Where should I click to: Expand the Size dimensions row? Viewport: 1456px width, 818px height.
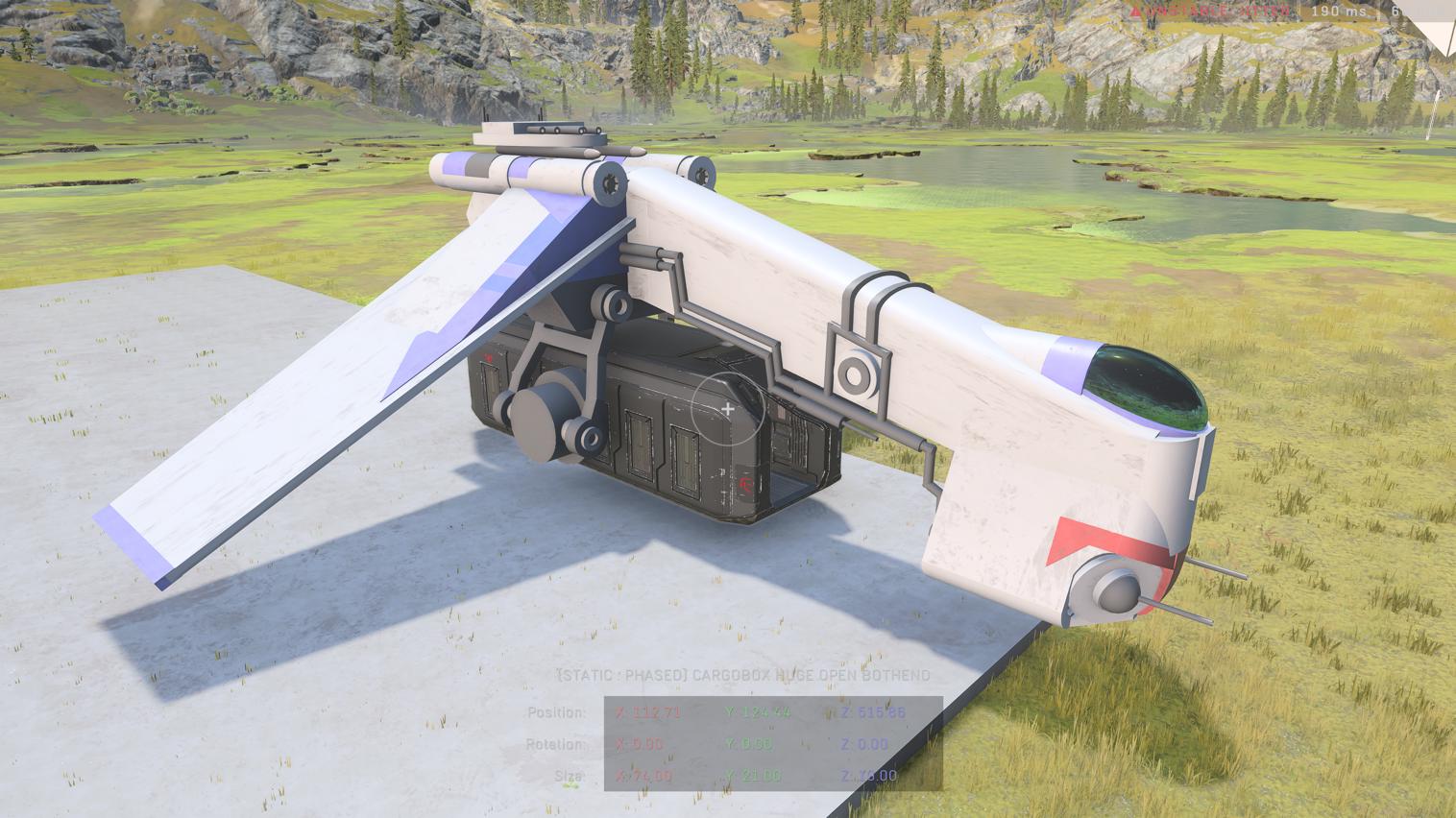(568, 775)
